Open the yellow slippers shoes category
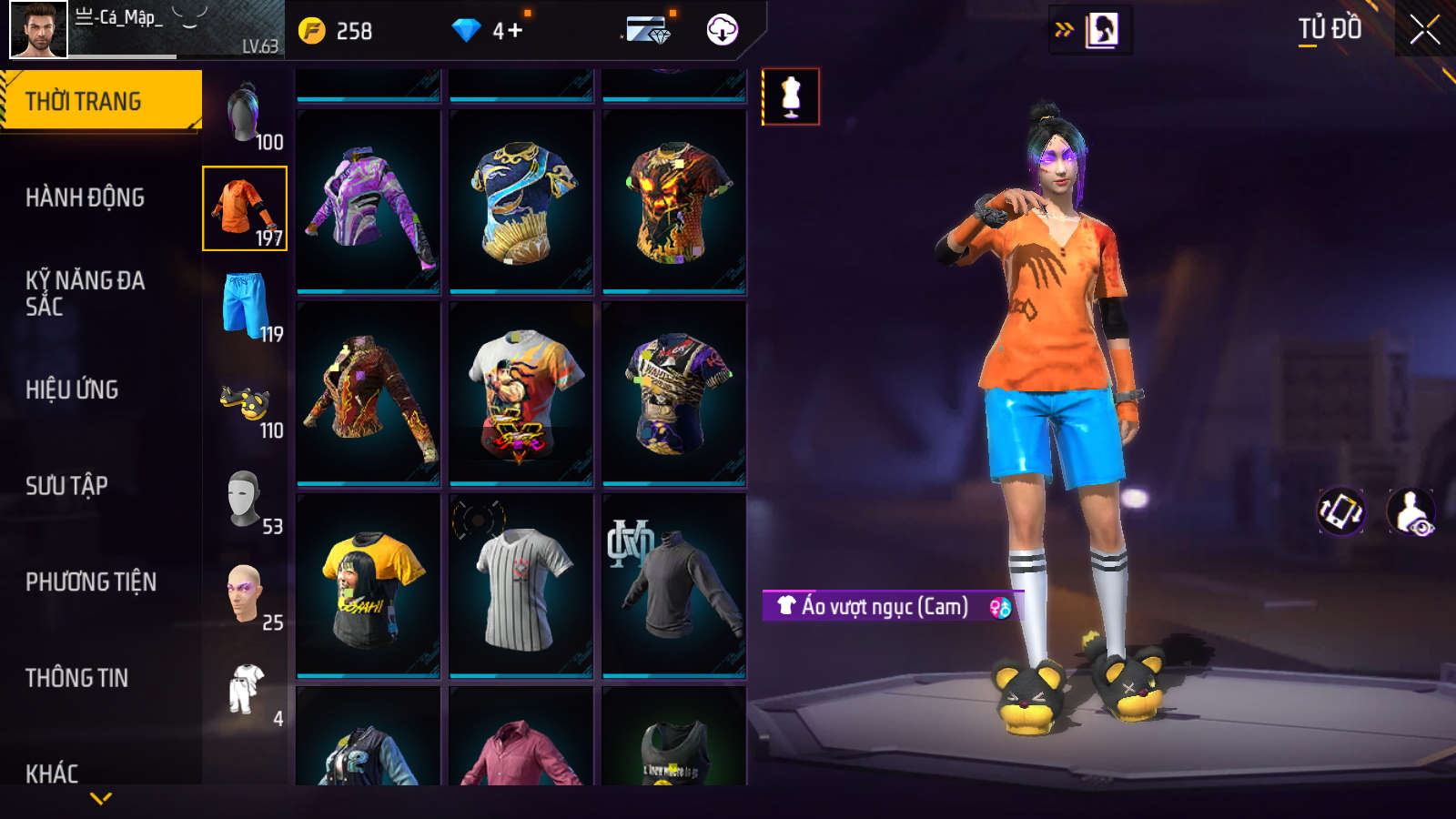1456x819 pixels. click(245, 401)
